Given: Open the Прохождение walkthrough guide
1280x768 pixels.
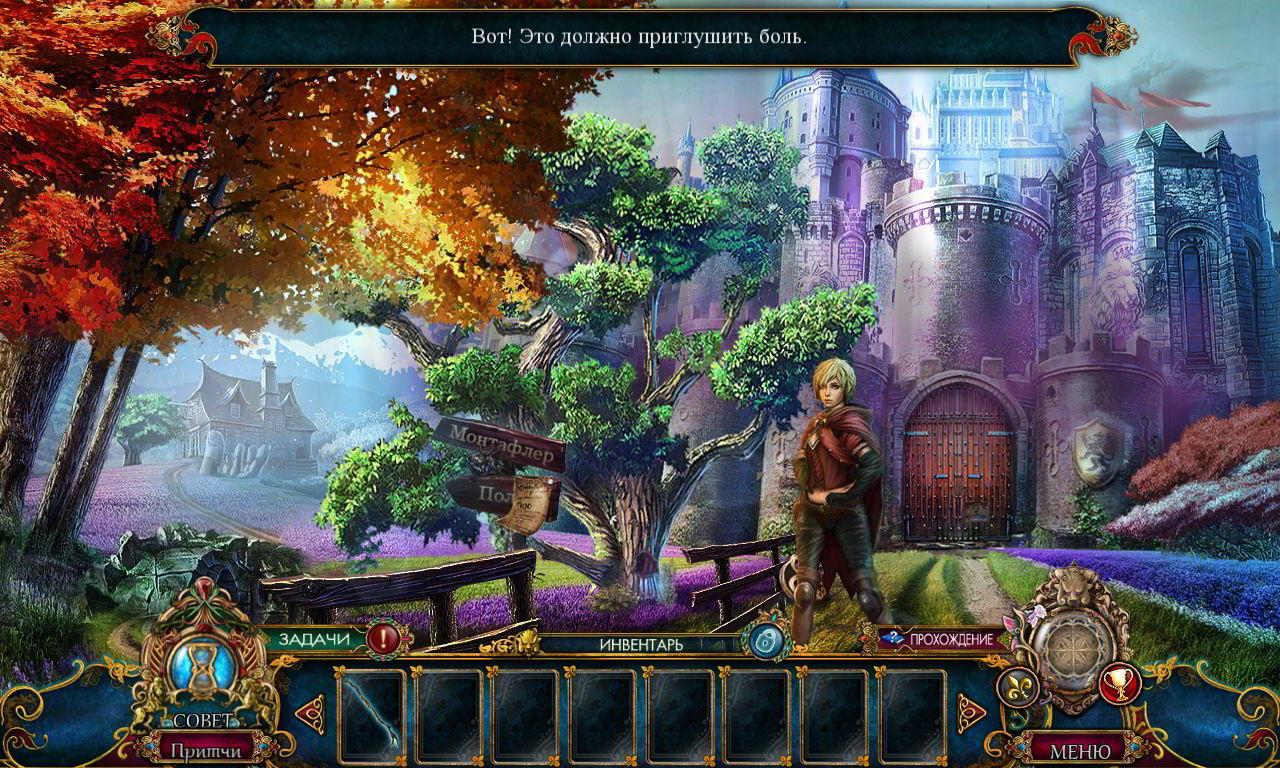Looking at the screenshot, I should pos(940,639).
